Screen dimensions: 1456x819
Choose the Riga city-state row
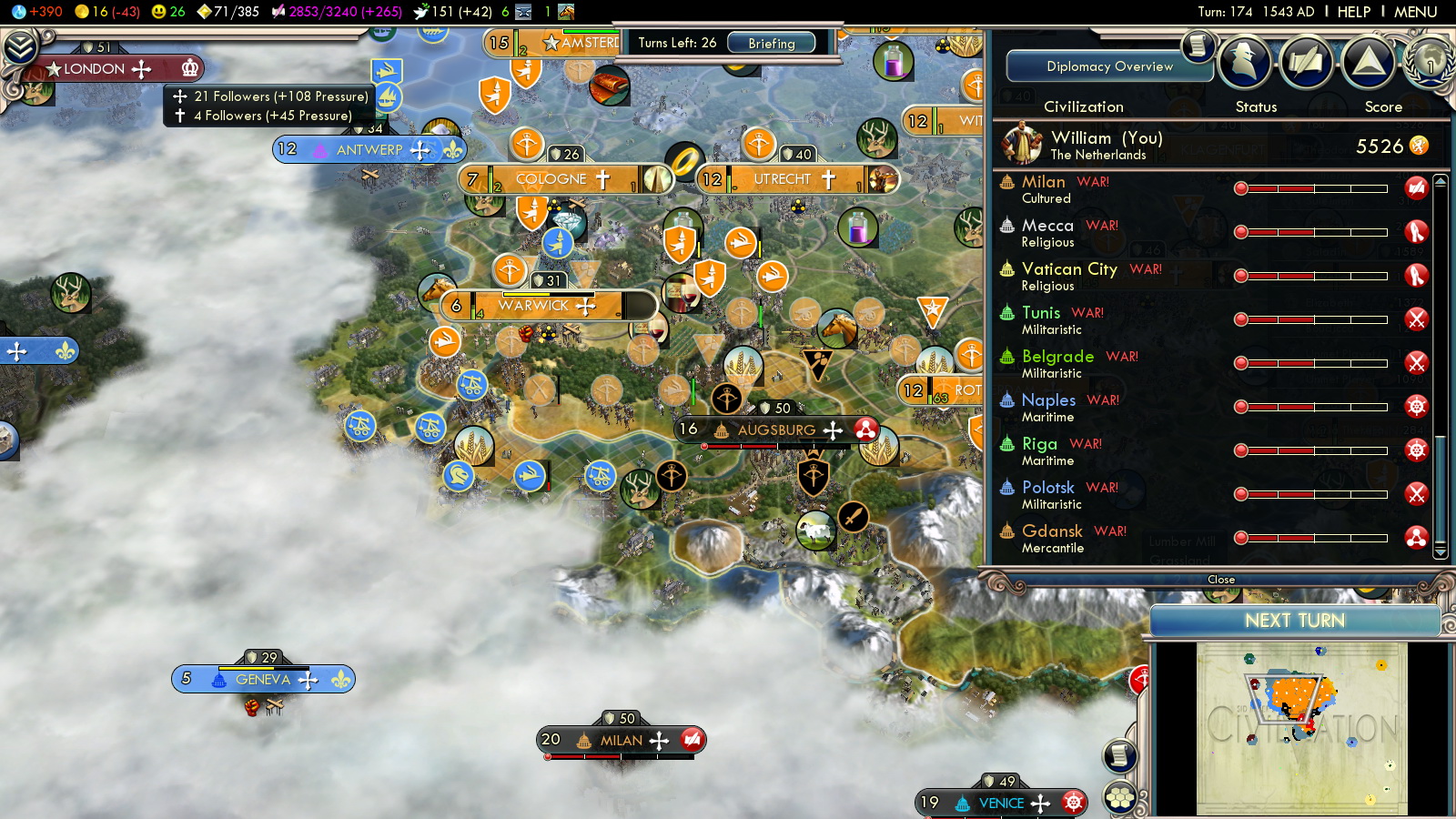pos(1039,444)
